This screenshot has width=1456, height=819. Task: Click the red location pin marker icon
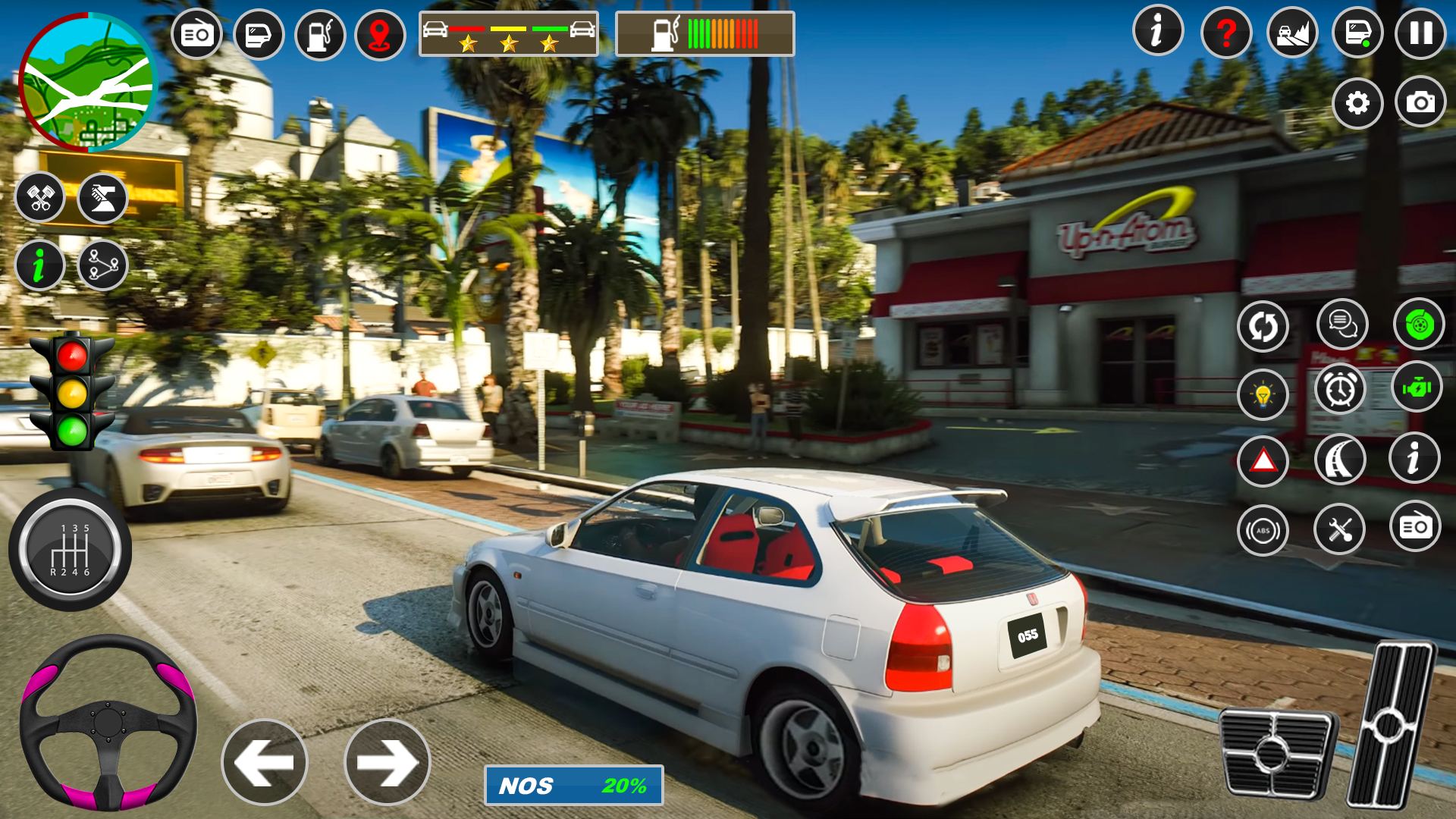379,34
